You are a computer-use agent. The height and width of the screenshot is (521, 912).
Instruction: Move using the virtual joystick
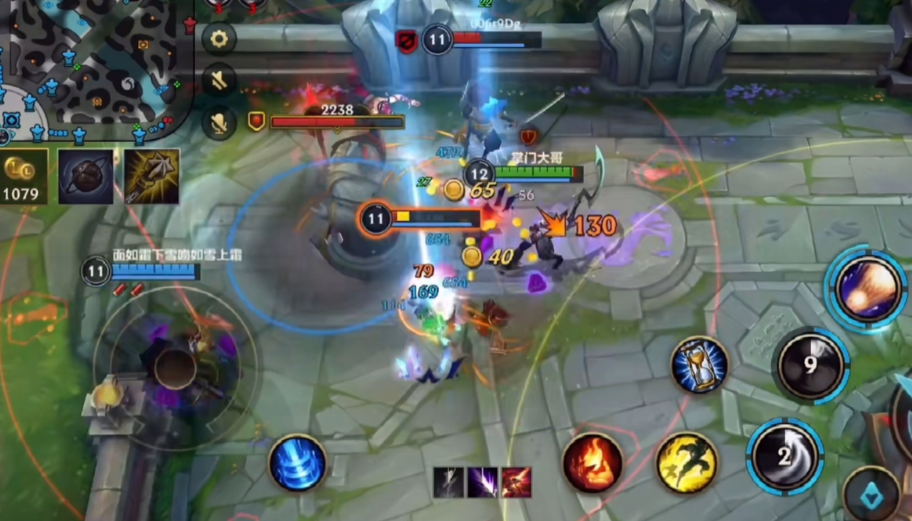(175, 368)
